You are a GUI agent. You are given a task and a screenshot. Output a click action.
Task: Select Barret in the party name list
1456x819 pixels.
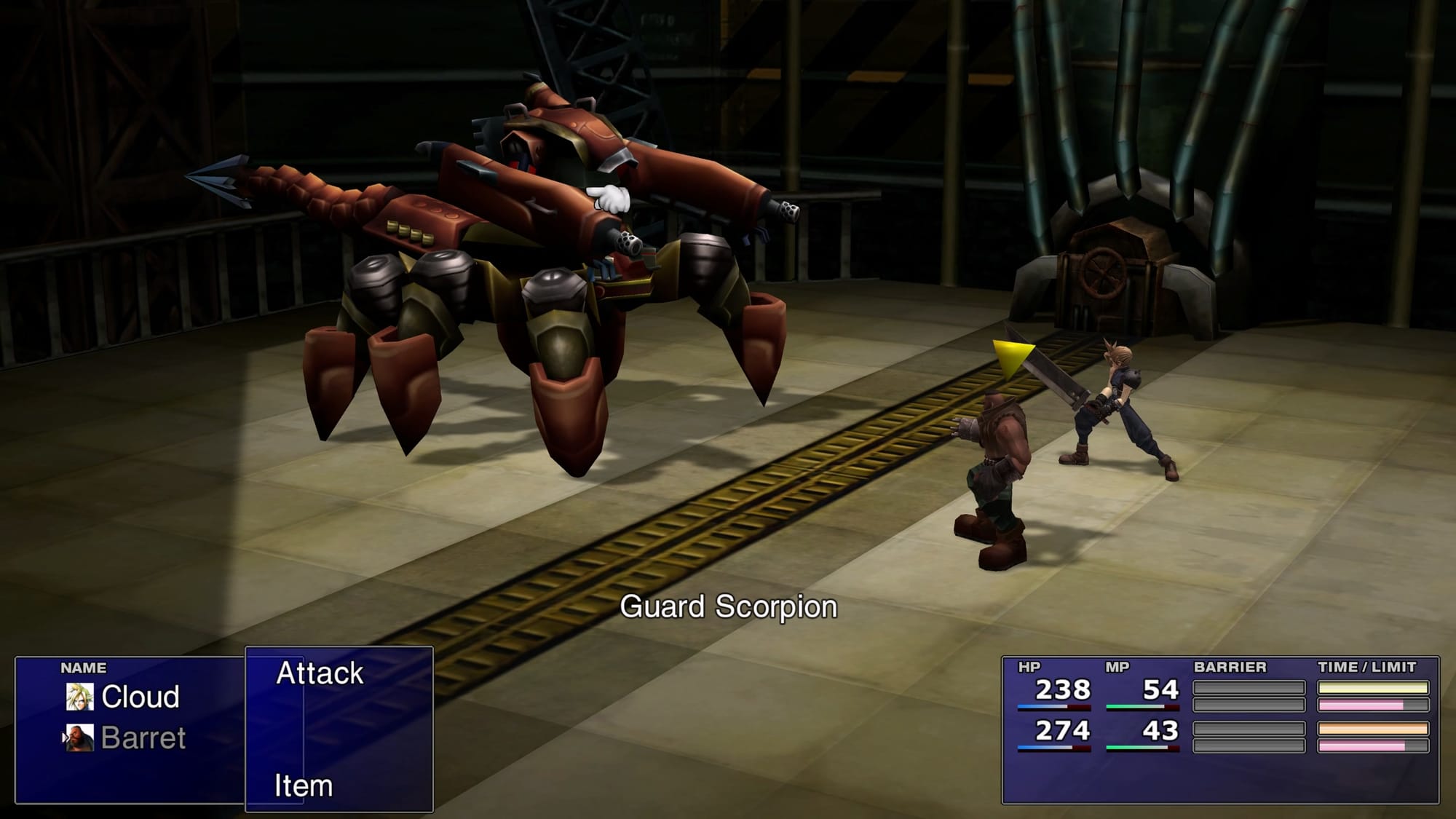(143, 737)
